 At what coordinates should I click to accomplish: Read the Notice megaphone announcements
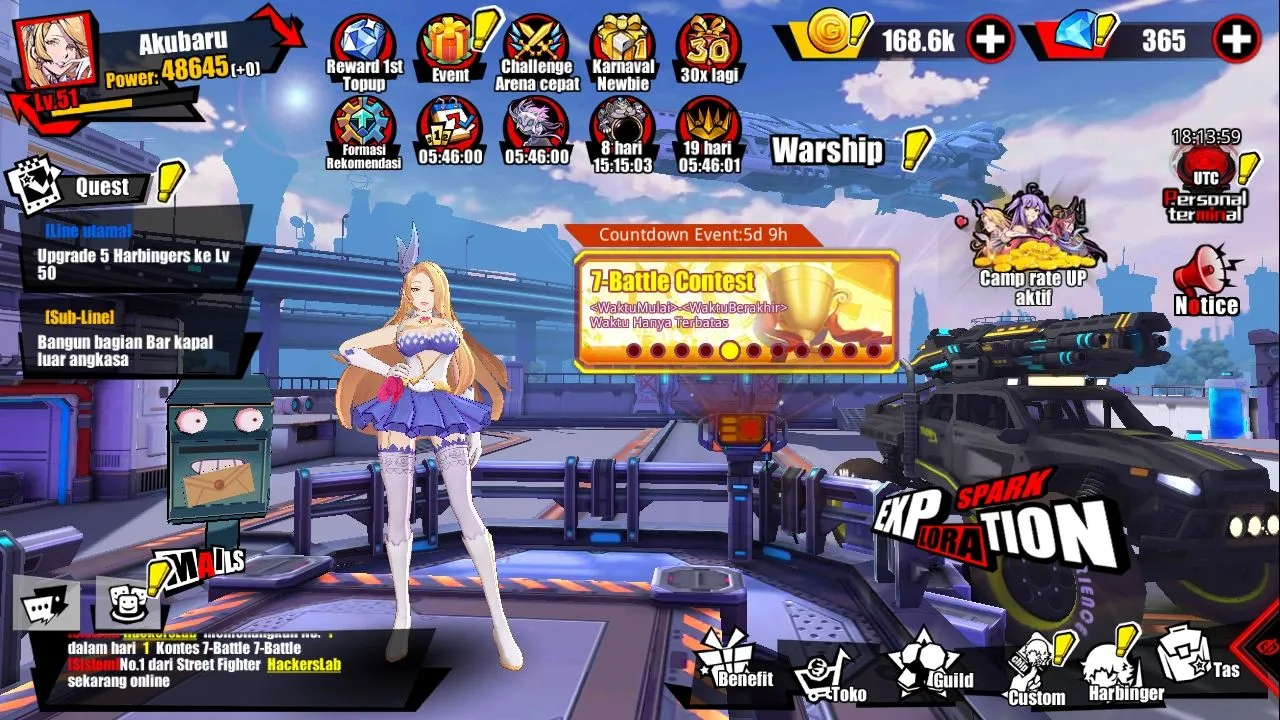[x=1206, y=282]
